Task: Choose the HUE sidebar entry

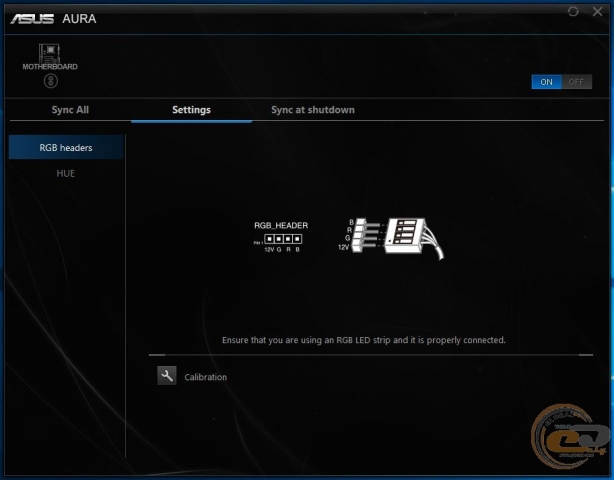Action: [66, 173]
